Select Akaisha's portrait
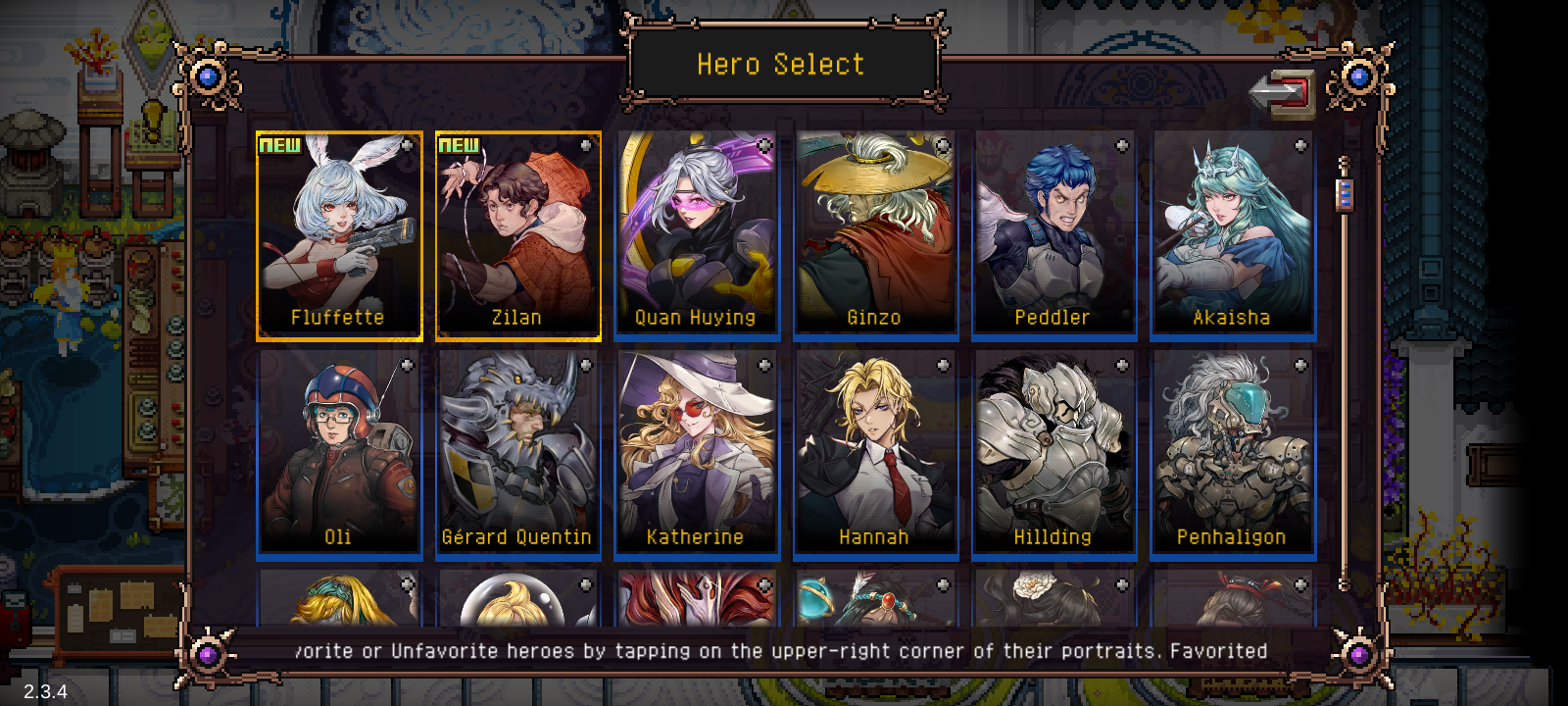This screenshot has height=706, width=1568. (x=1231, y=233)
